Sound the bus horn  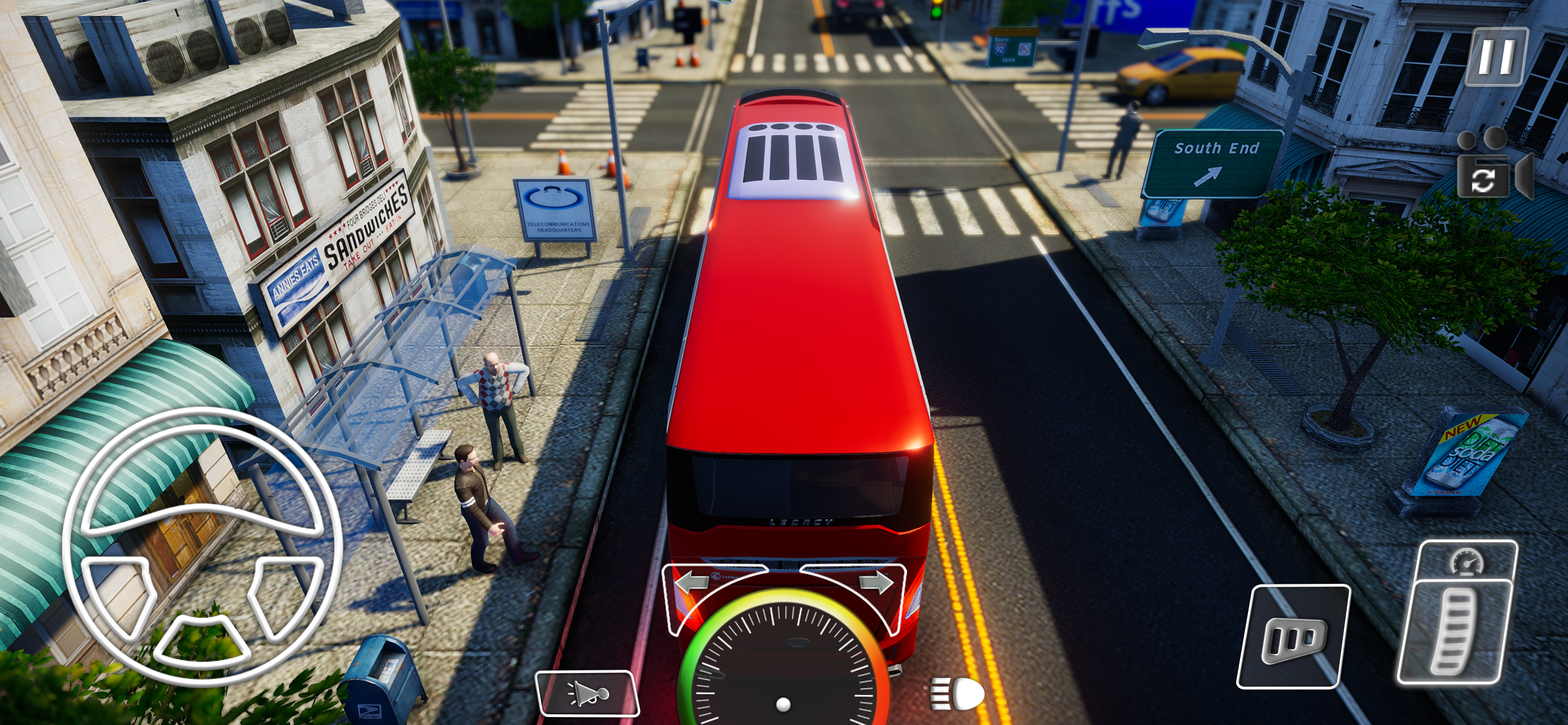coord(587,693)
